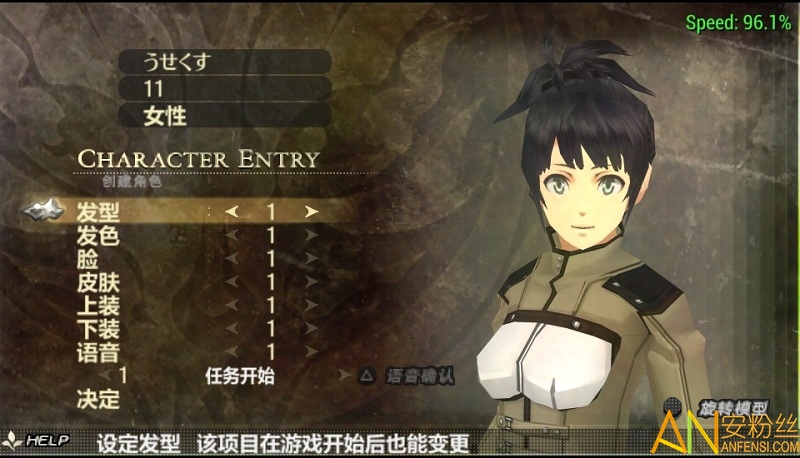Click the left arrow for 脸 face

click(x=232, y=259)
